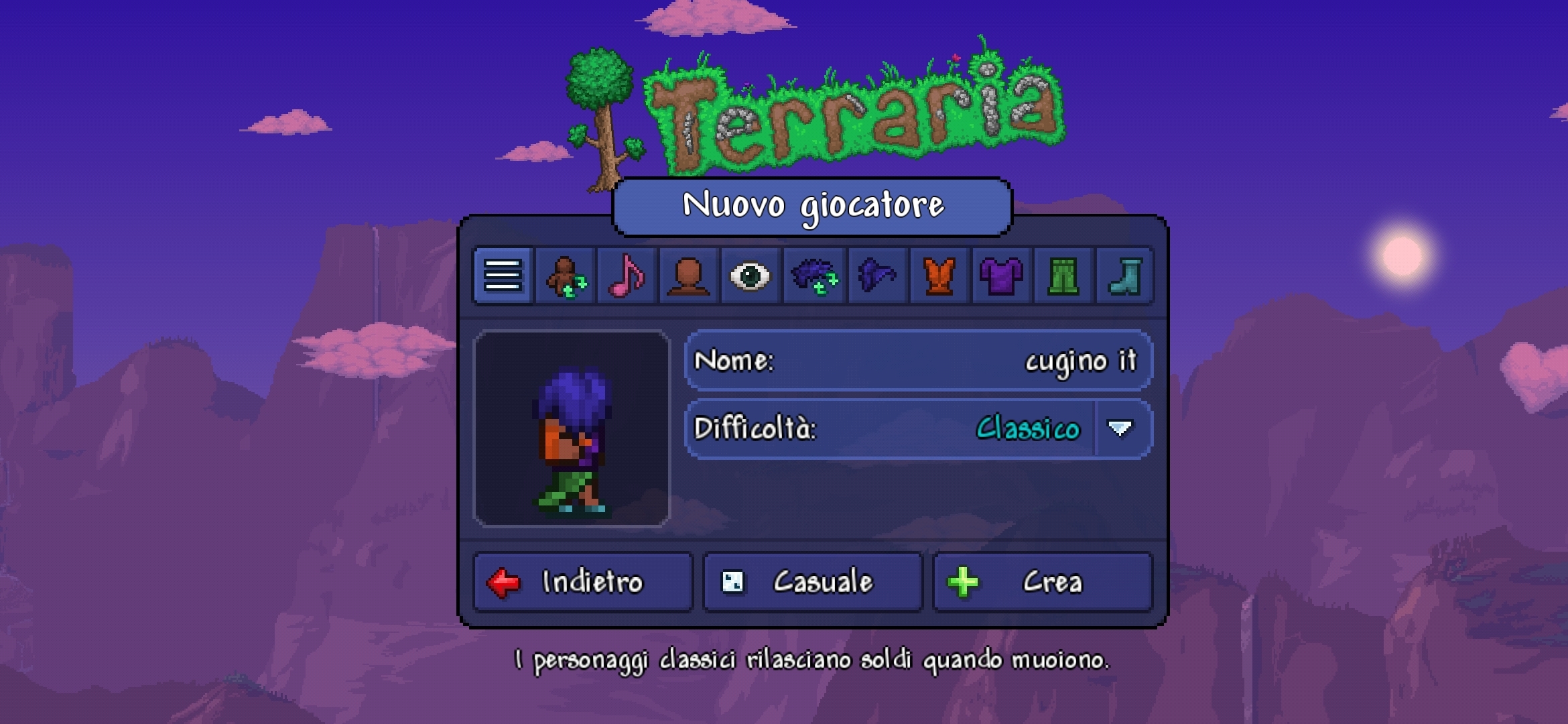The height and width of the screenshot is (724, 1568).
Task: Click Casuale to randomize the character
Action: 812,582
